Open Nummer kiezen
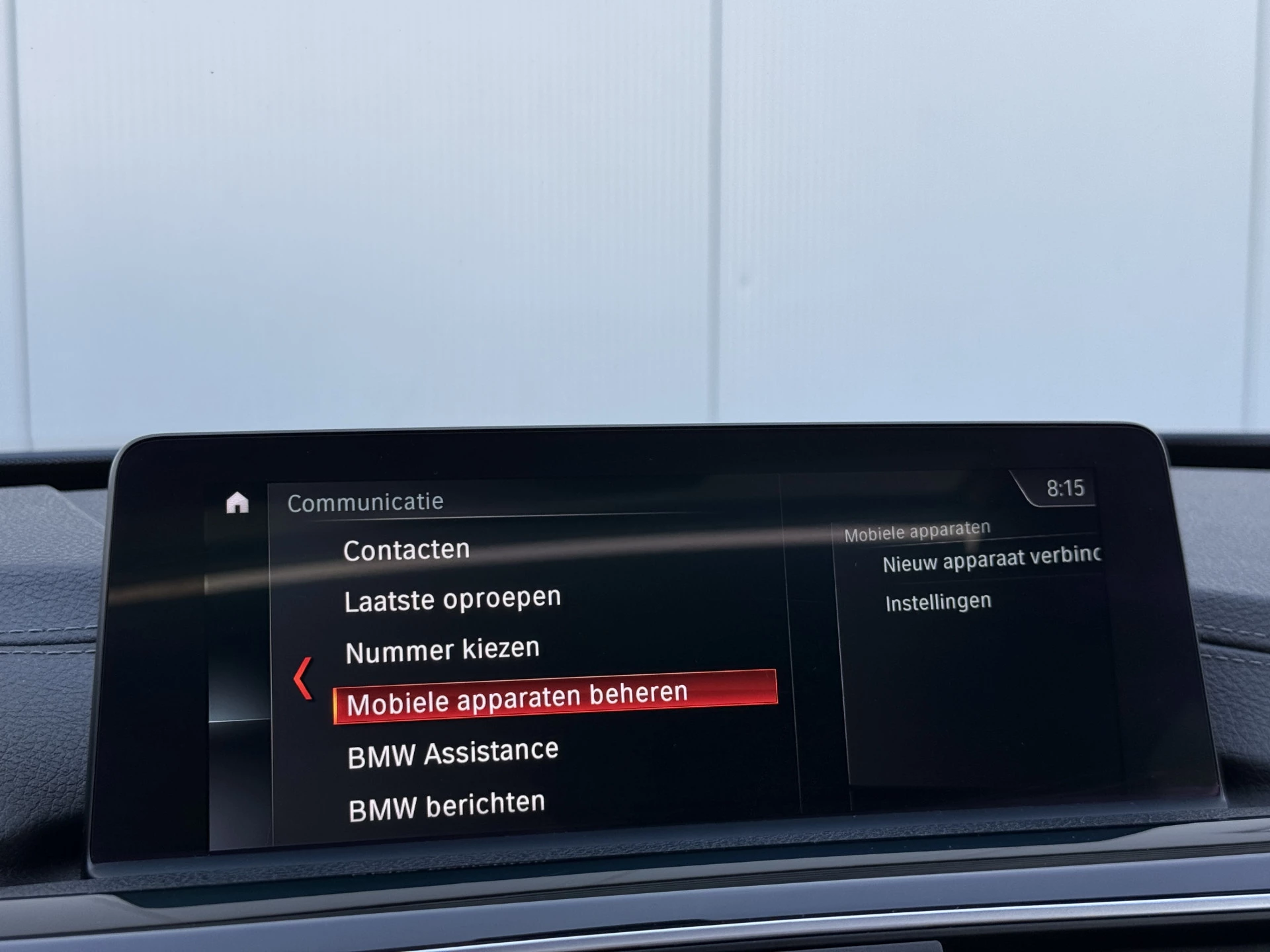This screenshot has height=952, width=1270. point(442,649)
